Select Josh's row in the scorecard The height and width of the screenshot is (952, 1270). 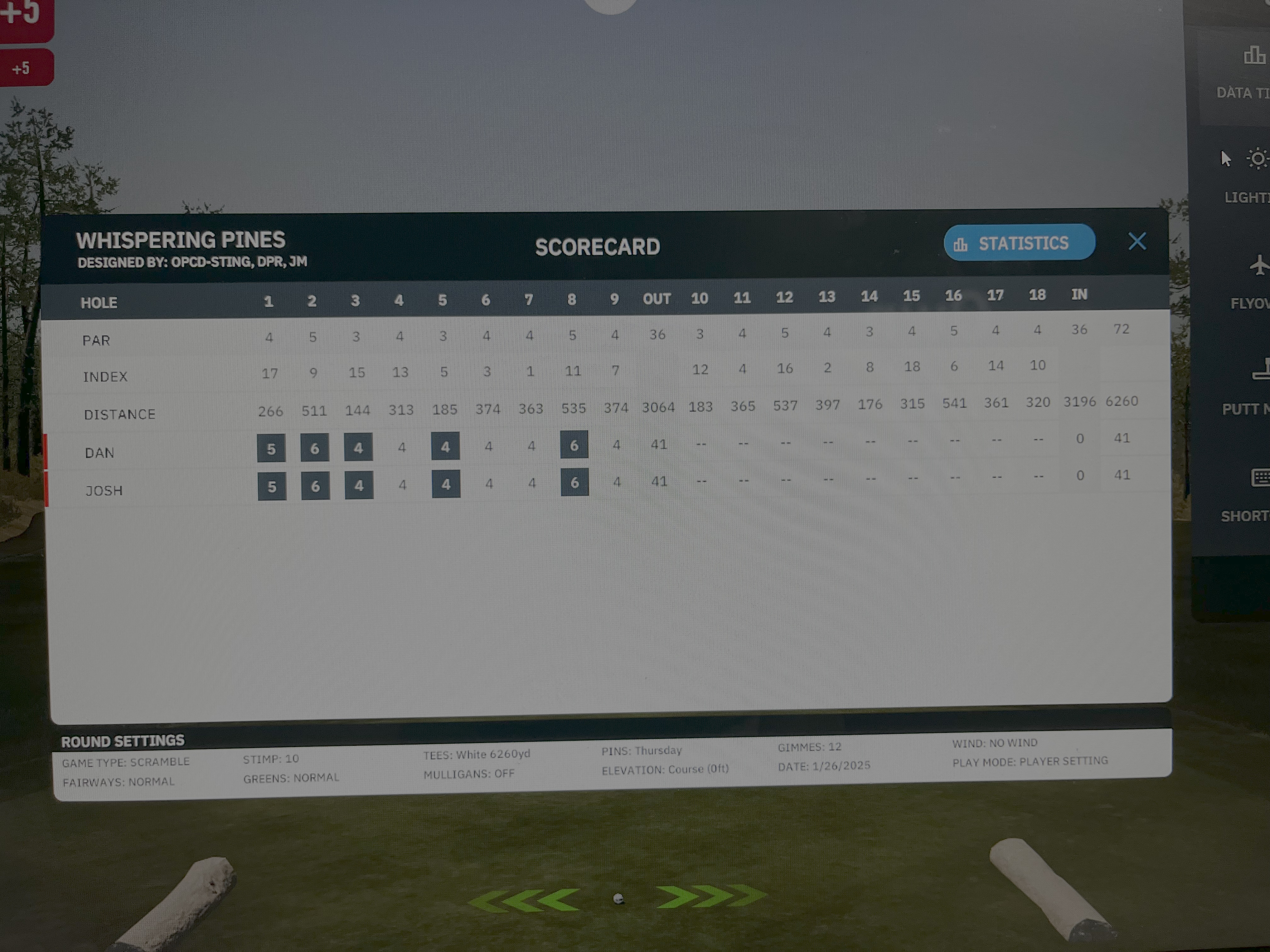click(x=104, y=490)
